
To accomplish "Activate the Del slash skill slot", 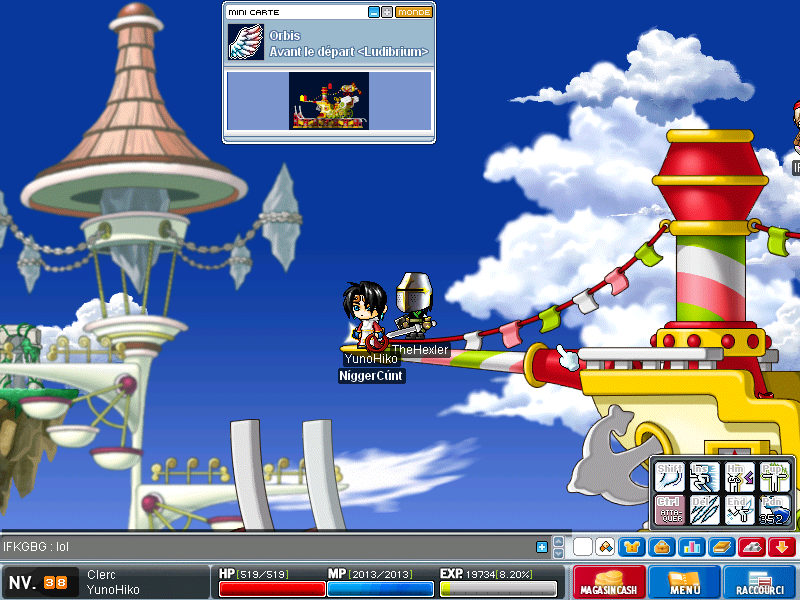I will tap(705, 509).
